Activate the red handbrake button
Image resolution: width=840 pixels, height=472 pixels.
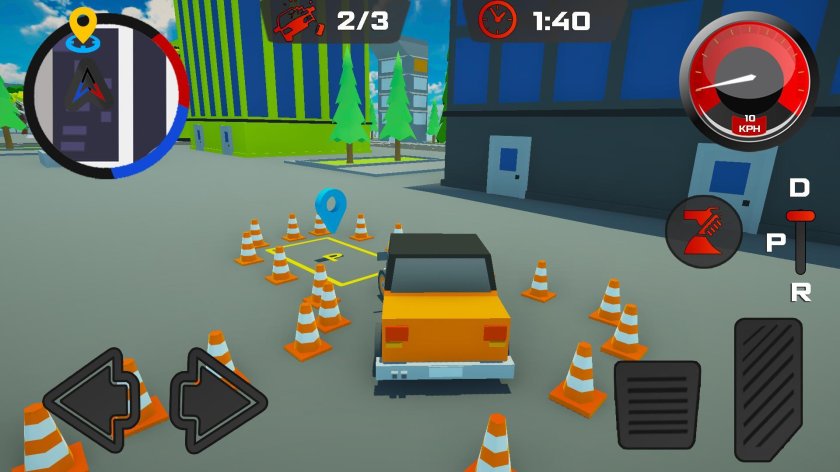tap(704, 232)
